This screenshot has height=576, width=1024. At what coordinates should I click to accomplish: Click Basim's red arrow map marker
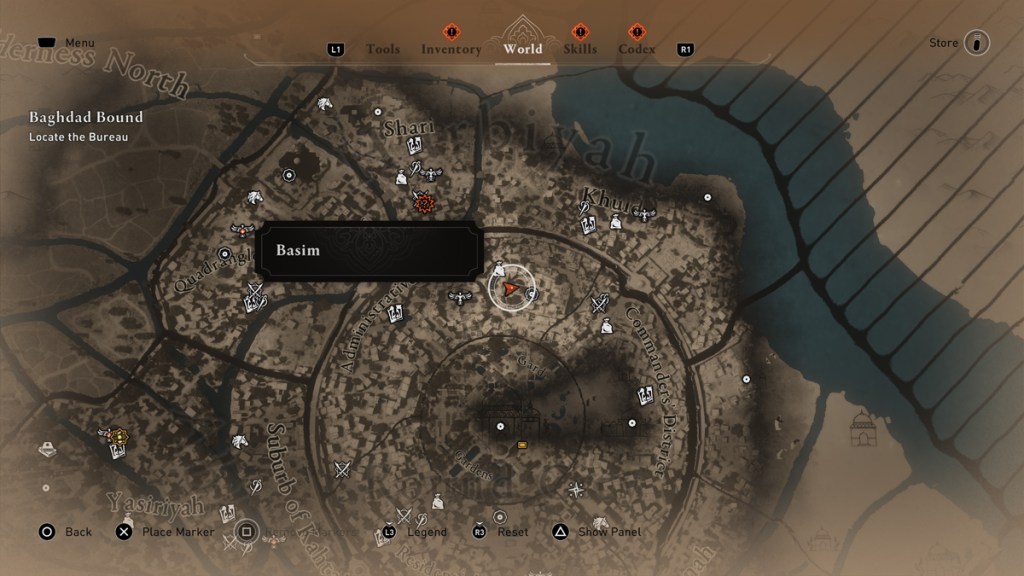click(511, 289)
